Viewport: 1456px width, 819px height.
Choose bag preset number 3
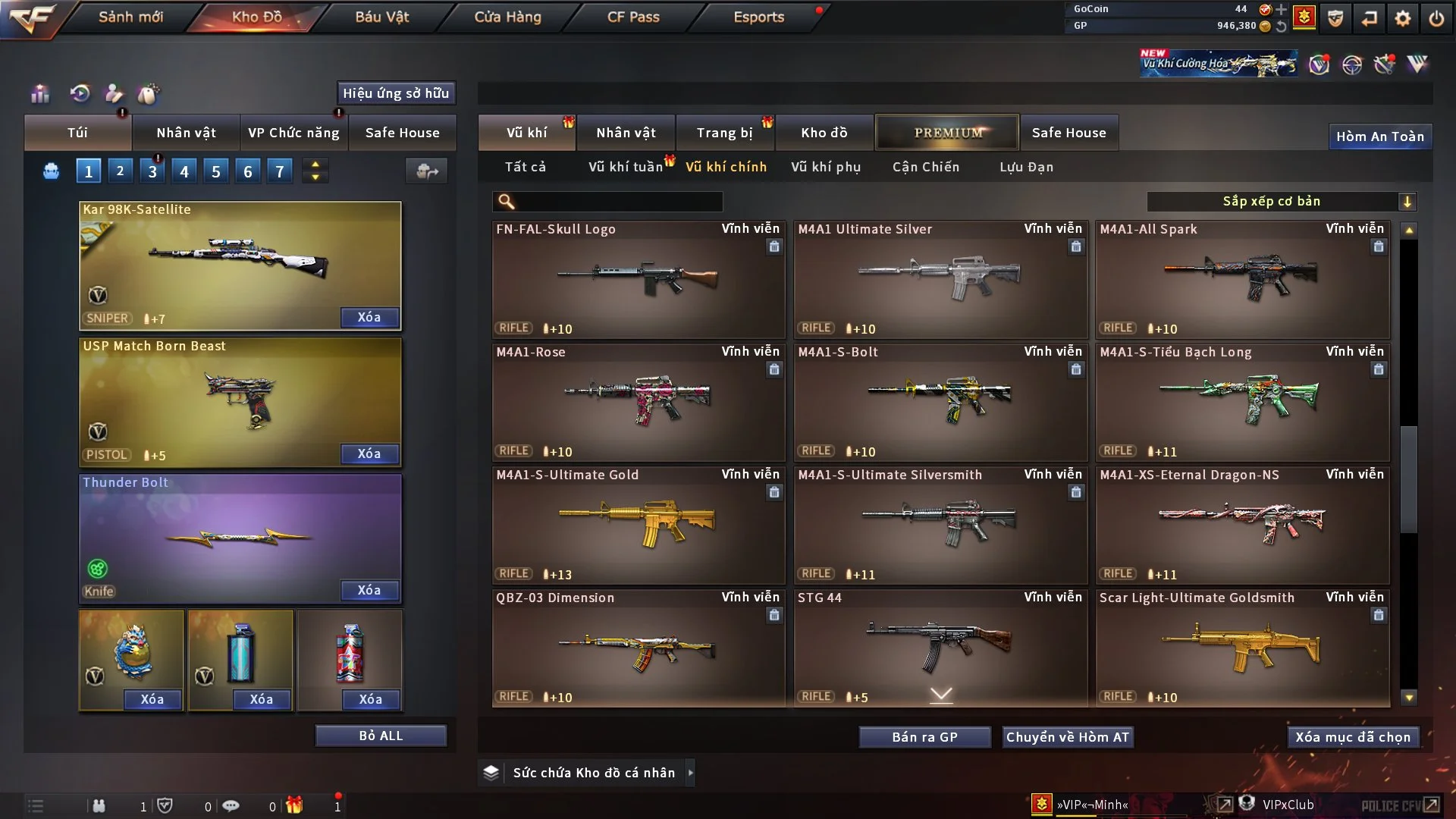click(152, 171)
